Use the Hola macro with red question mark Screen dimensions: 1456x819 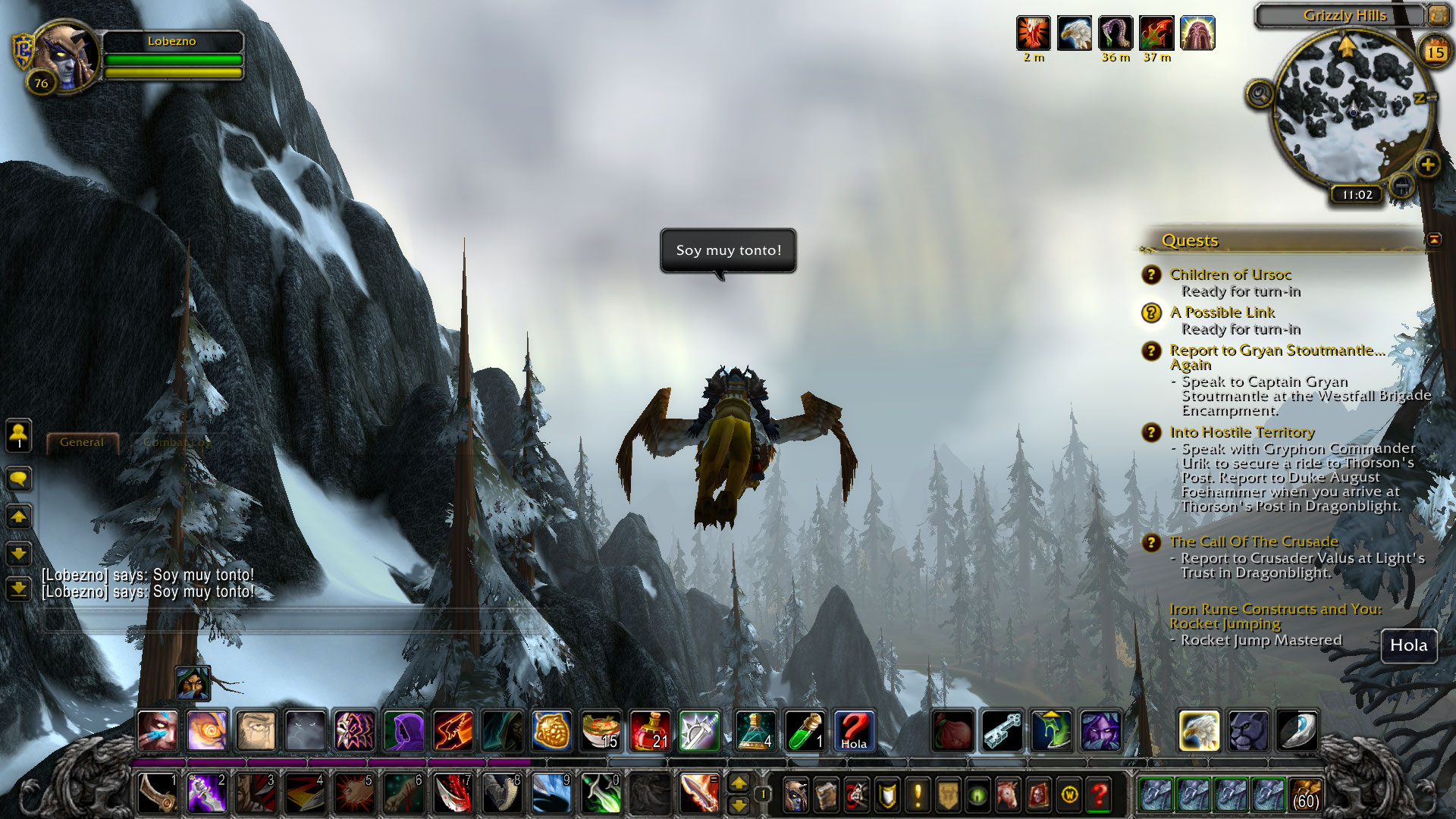coord(854,731)
